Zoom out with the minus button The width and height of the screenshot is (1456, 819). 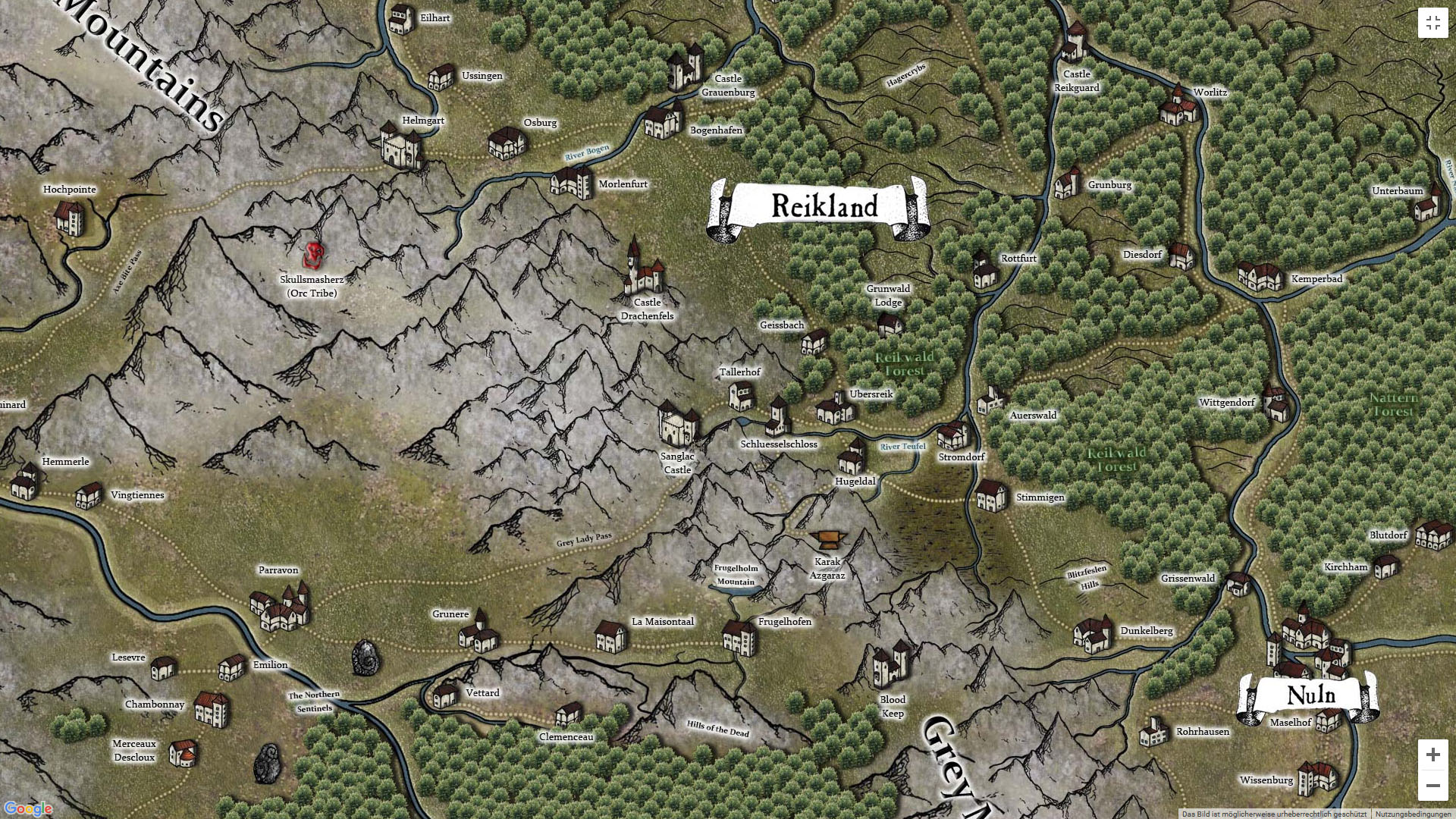tap(1432, 786)
